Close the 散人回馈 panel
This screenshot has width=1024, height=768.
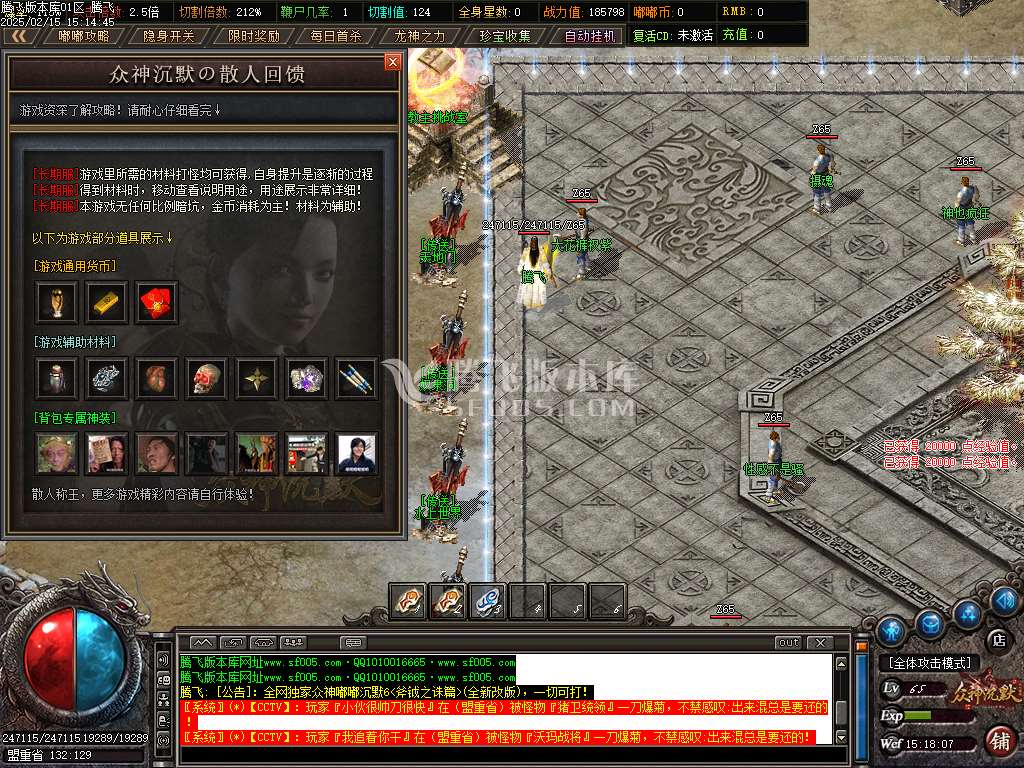click(392, 62)
